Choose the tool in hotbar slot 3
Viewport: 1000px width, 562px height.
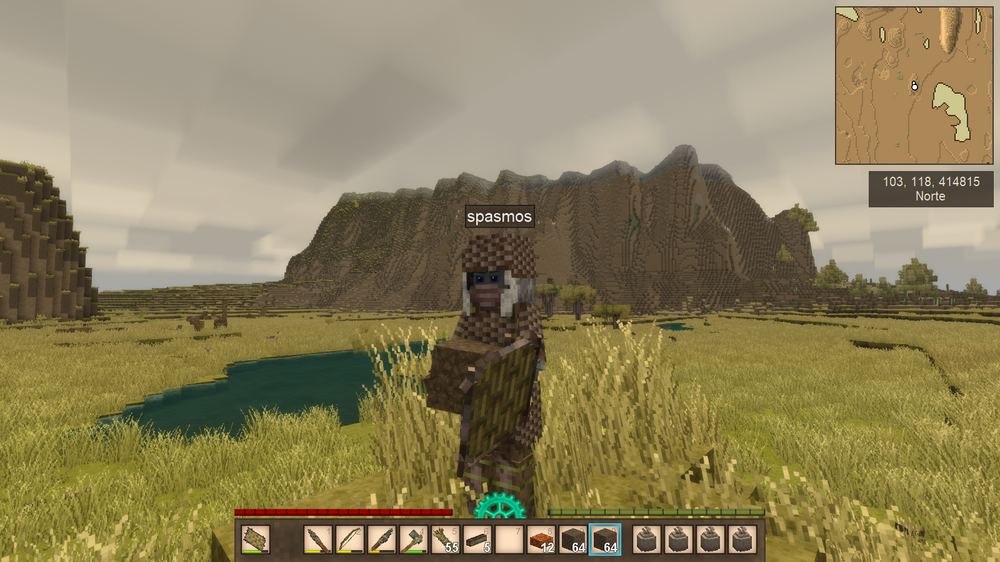[382, 540]
